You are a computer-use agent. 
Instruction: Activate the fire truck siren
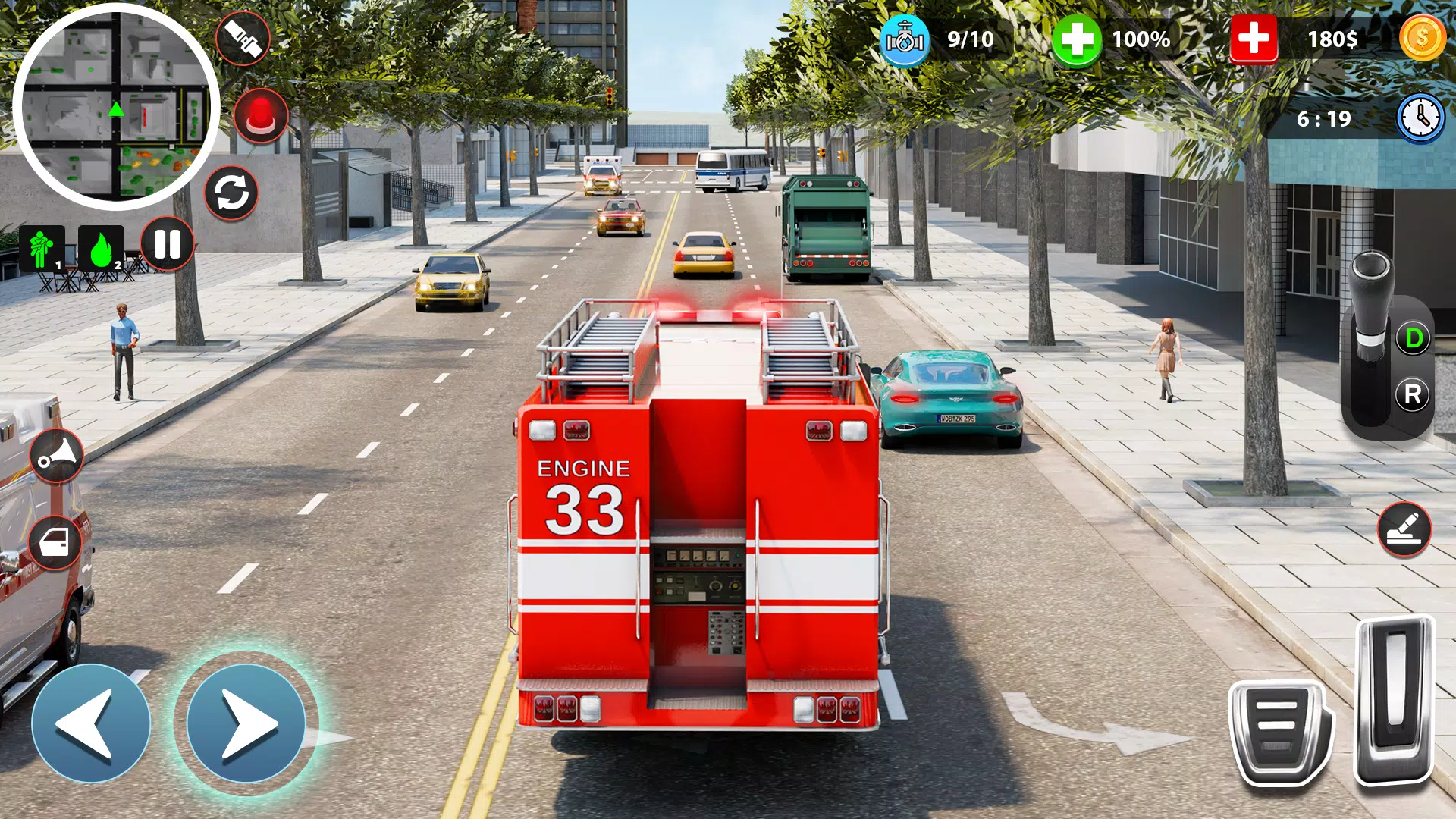[262, 115]
